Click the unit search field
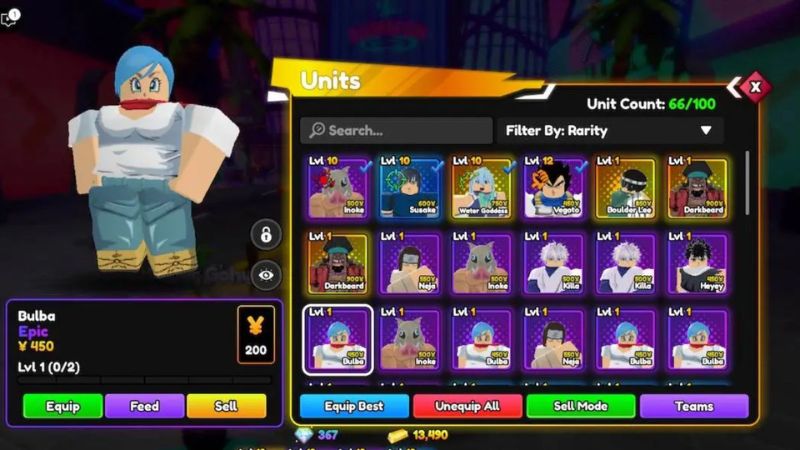The image size is (800, 450). click(397, 130)
